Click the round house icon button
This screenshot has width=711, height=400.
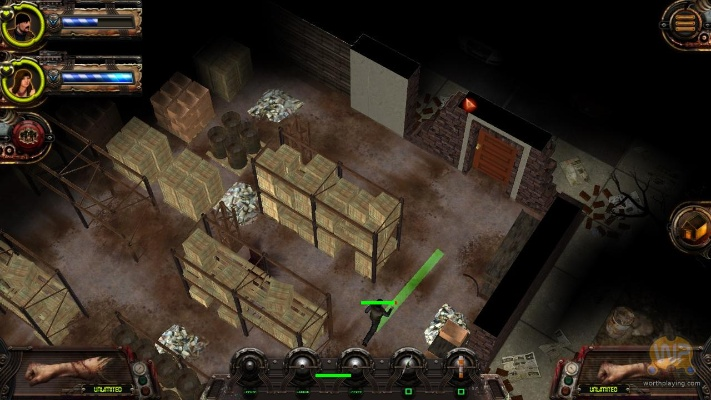(690, 224)
